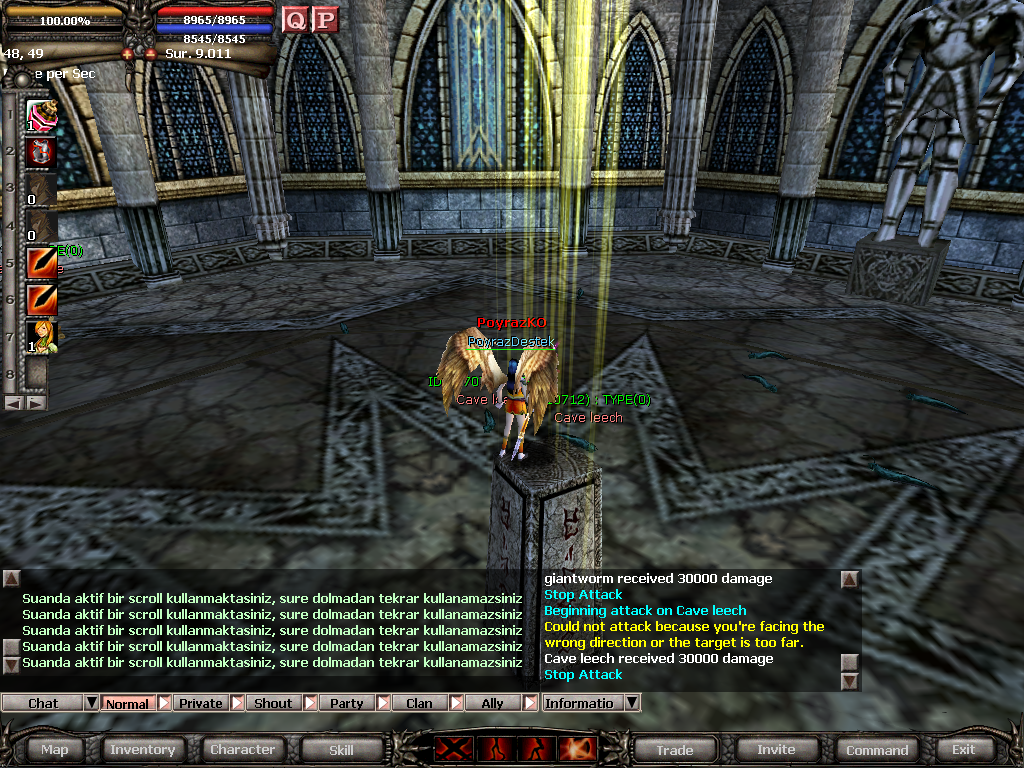1024x768 pixels.
Task: Click the red Q button
Action: click(295, 20)
